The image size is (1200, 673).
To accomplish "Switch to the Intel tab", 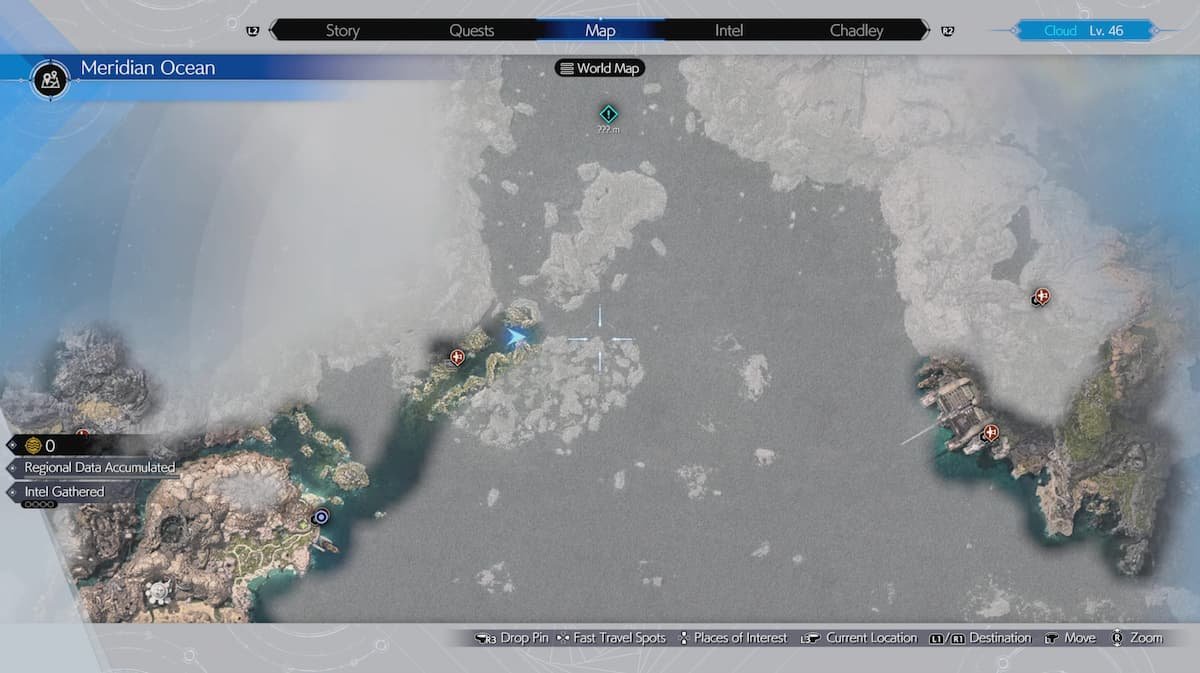I will [729, 30].
